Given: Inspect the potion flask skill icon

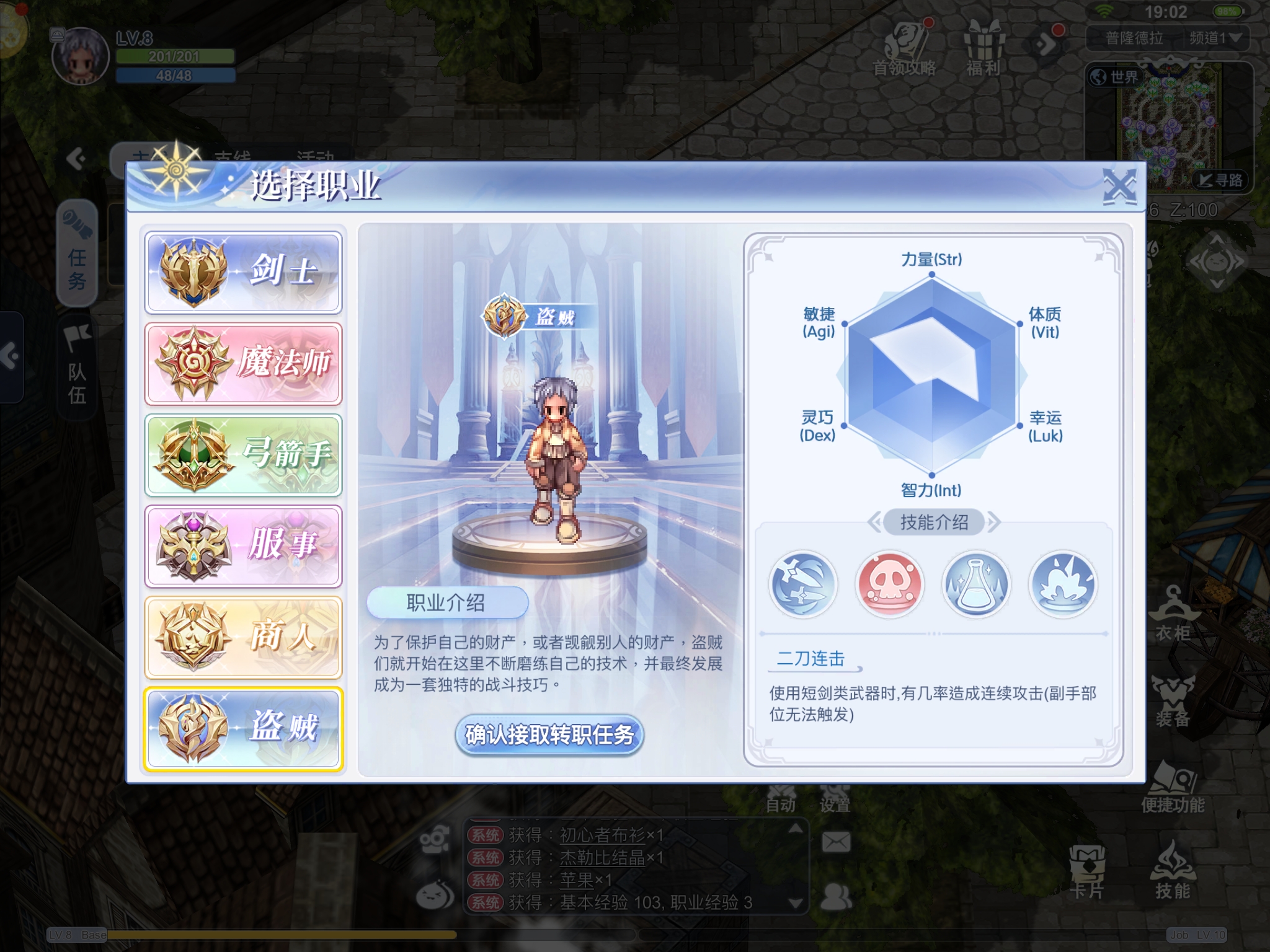Looking at the screenshot, I should coord(976,584).
